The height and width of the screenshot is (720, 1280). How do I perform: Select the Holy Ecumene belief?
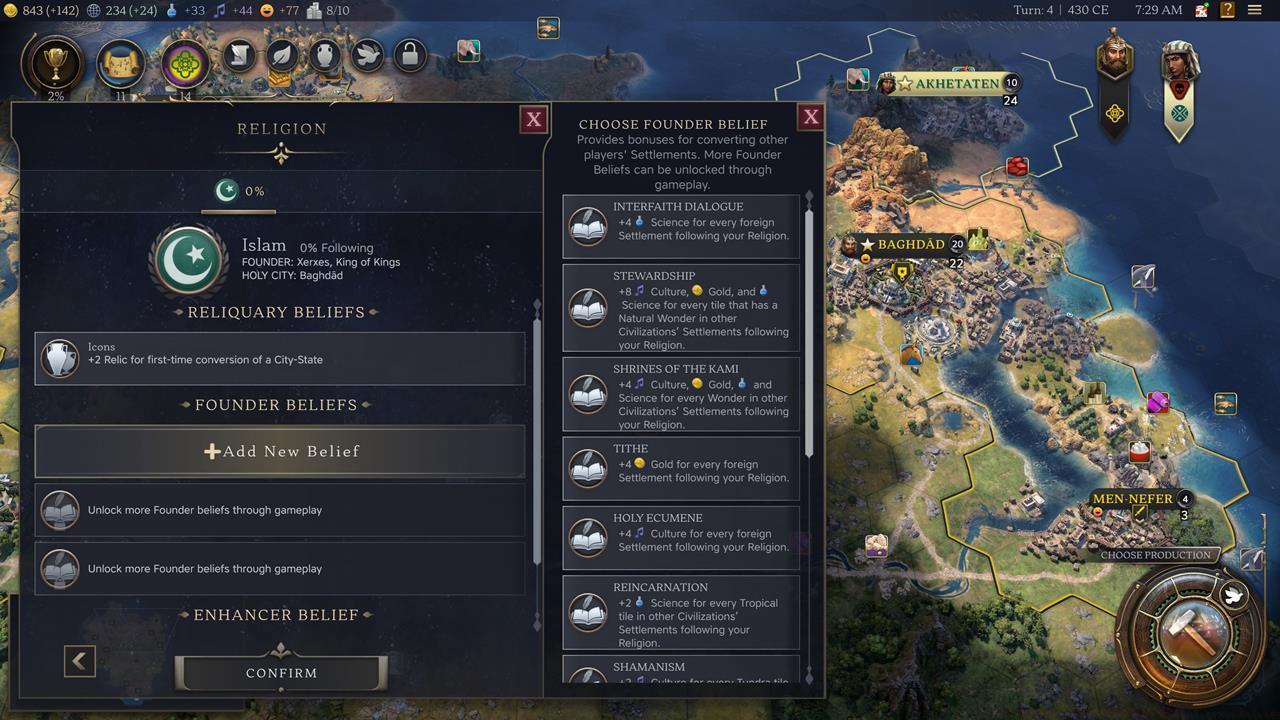pyautogui.click(x=681, y=537)
